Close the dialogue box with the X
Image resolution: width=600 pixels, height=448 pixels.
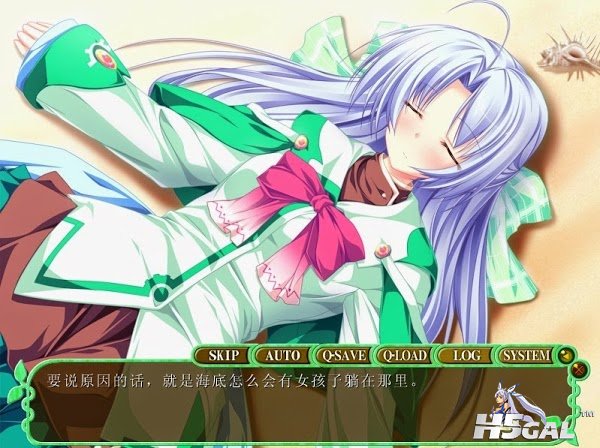[x=577, y=369]
